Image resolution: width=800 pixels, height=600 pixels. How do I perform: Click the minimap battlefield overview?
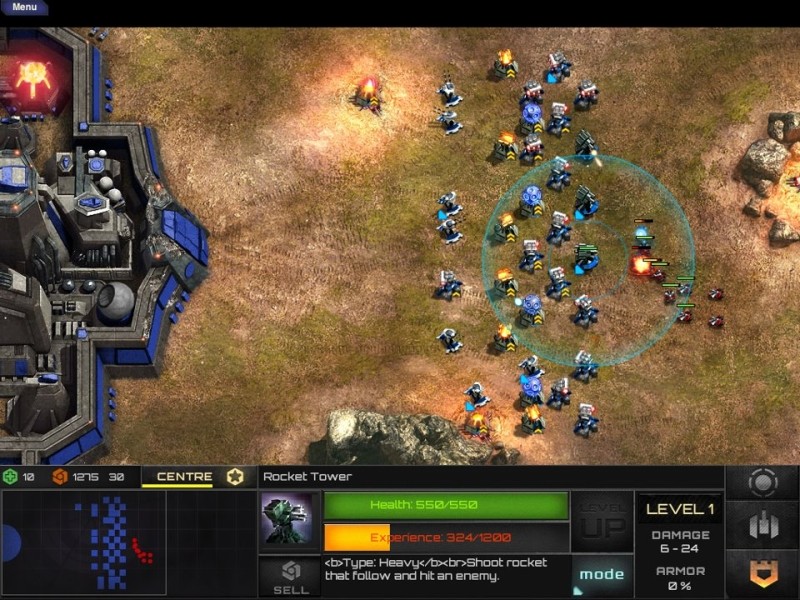[x=83, y=543]
